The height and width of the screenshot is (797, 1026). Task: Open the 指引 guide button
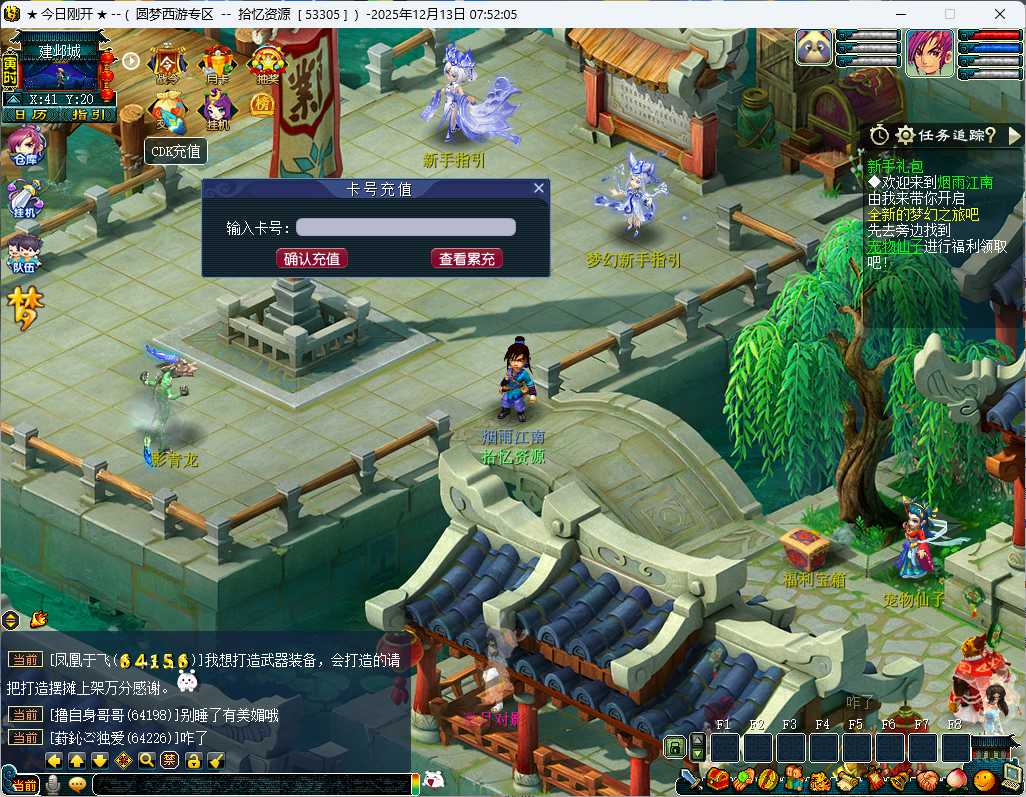click(89, 115)
